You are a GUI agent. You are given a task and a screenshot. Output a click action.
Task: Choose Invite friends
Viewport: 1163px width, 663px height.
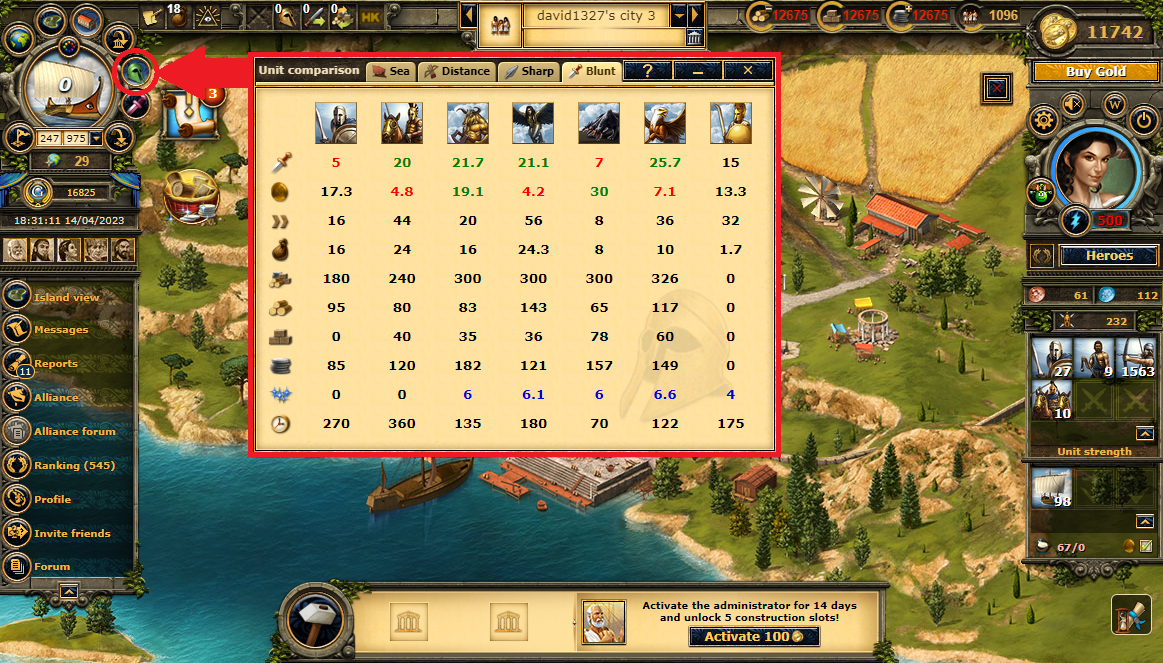click(x=72, y=533)
